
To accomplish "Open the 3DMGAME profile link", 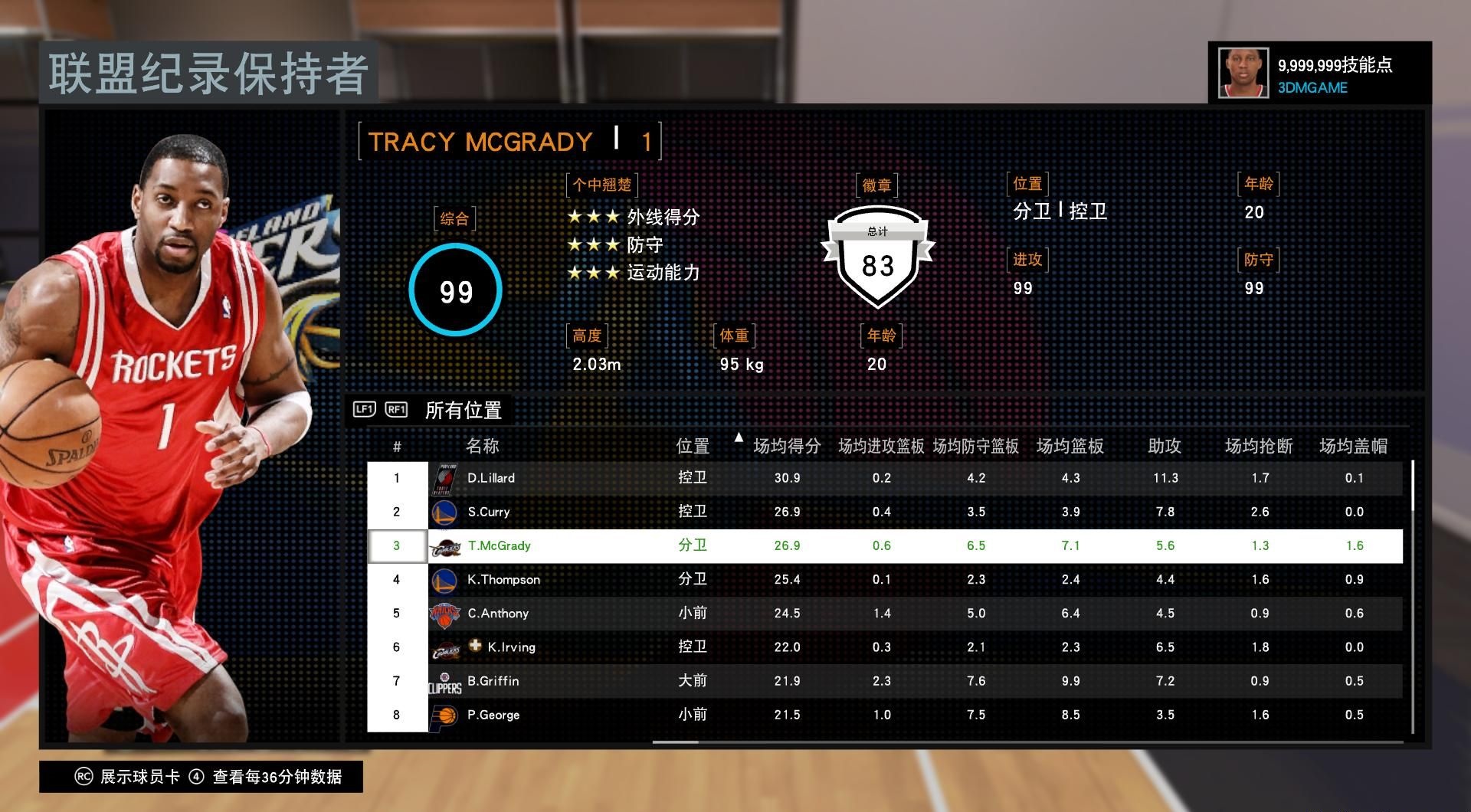I will [x=1312, y=87].
